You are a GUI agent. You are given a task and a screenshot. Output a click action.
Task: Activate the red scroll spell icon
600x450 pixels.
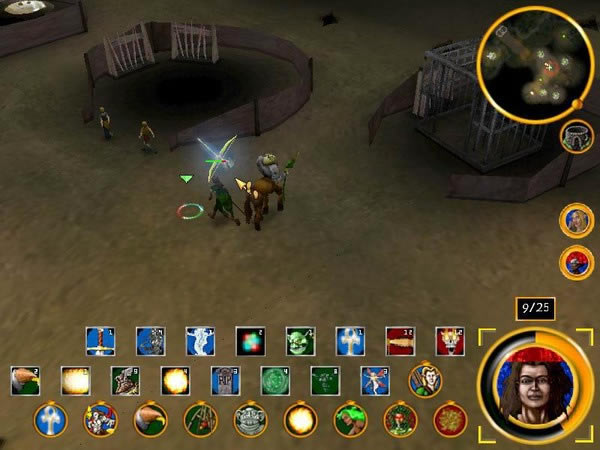click(x=400, y=342)
